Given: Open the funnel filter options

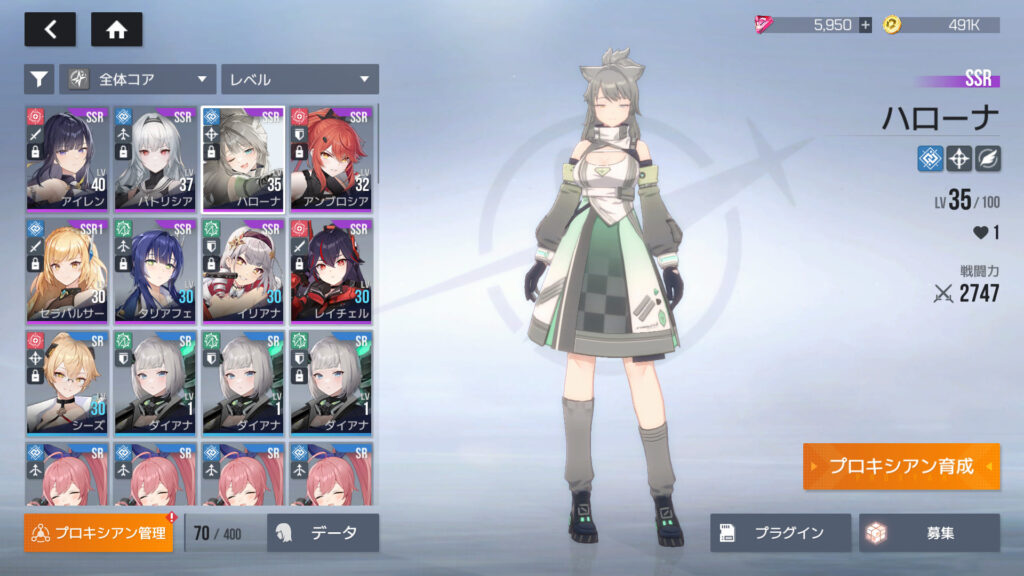Looking at the screenshot, I should 39,79.
